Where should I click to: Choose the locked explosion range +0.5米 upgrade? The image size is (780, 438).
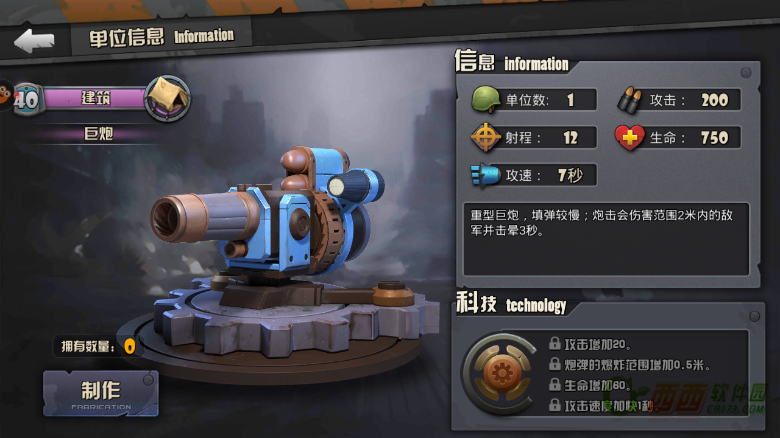pyautogui.click(x=630, y=363)
